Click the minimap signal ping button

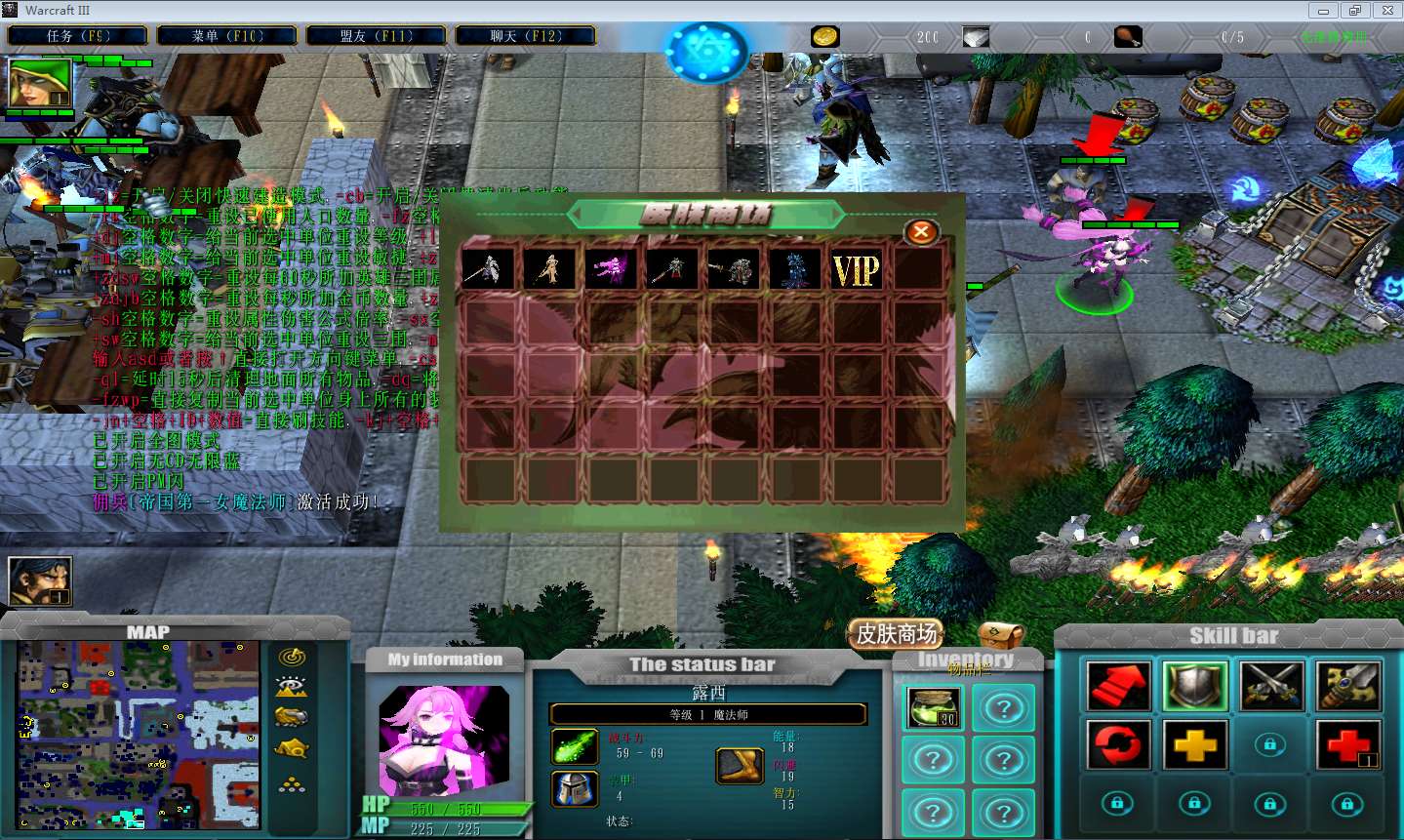pos(292,657)
